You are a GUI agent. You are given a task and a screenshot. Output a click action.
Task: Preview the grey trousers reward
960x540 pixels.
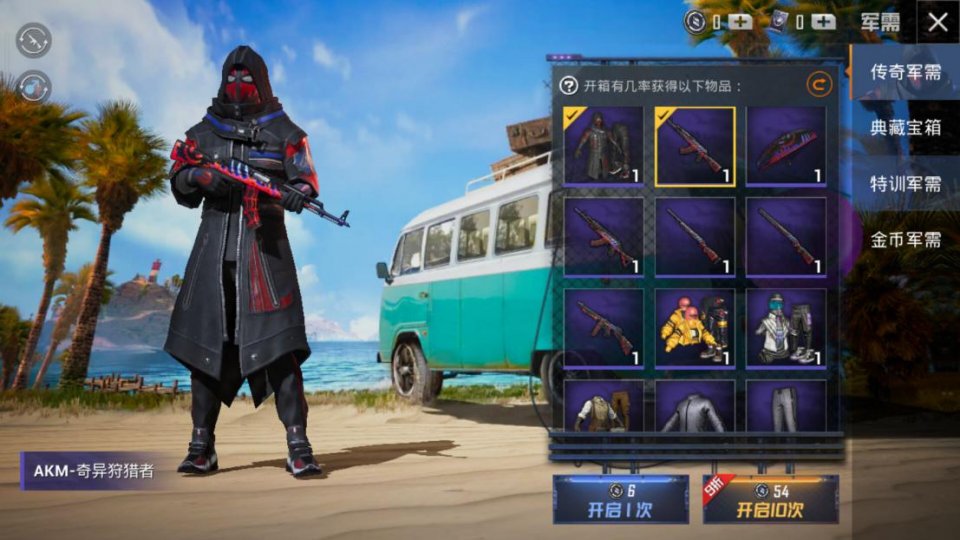click(x=786, y=408)
